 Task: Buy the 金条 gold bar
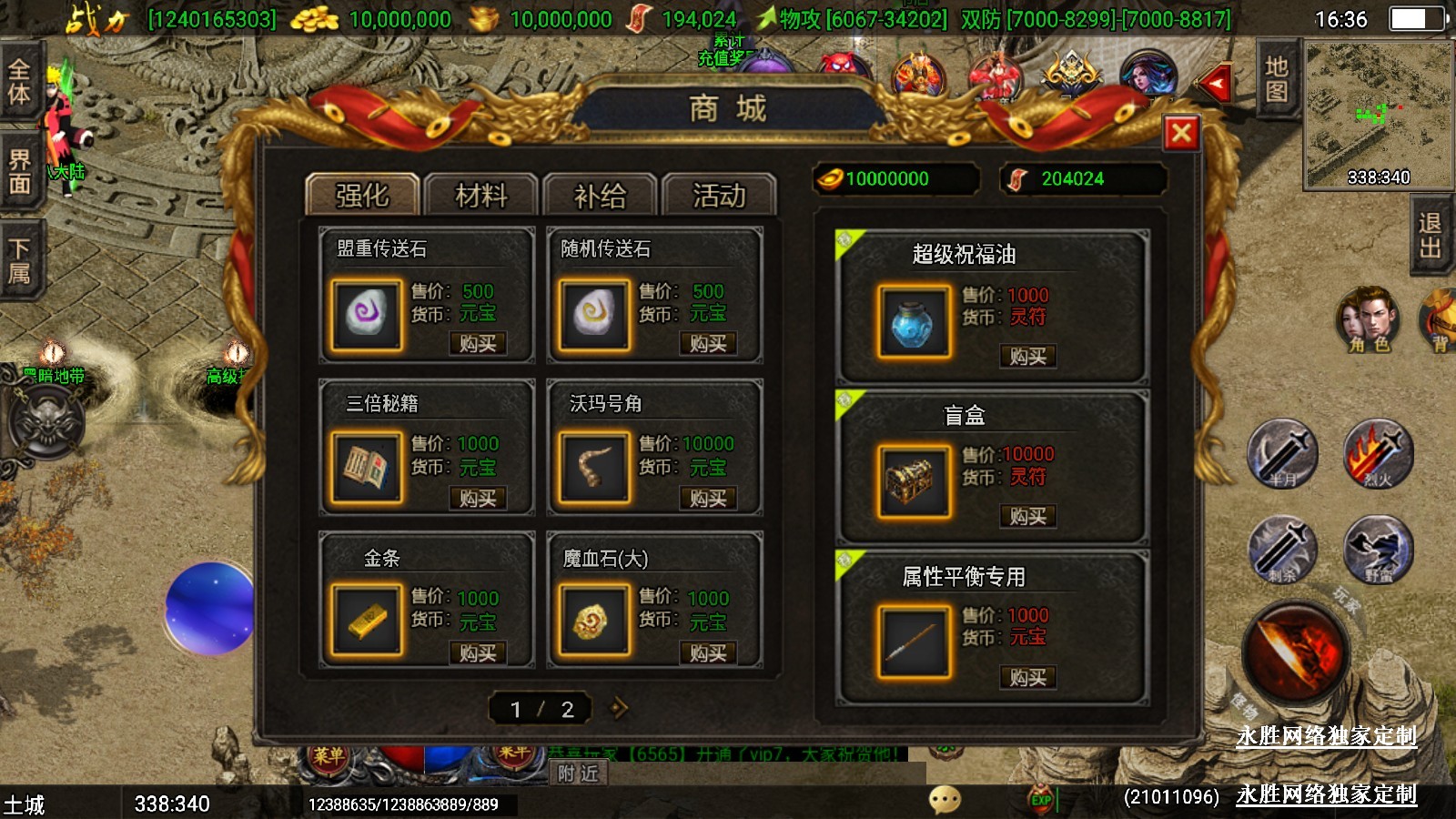pos(478,653)
